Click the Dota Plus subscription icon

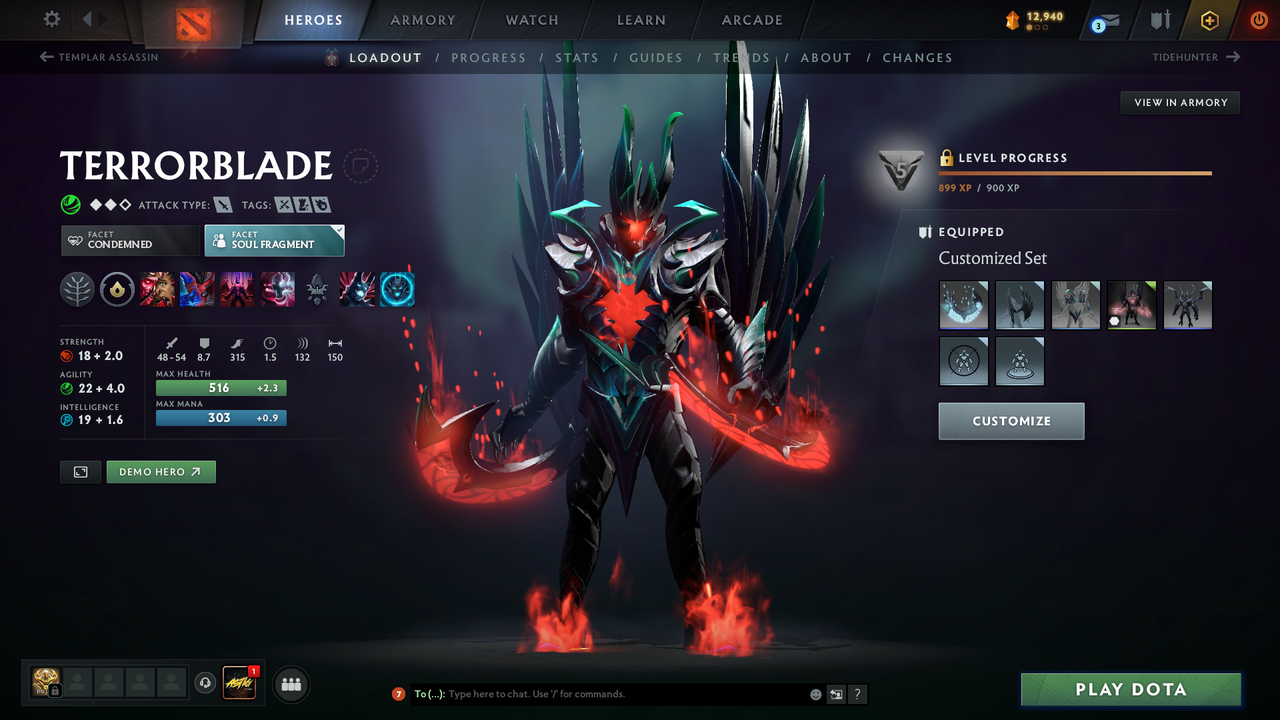[x=1209, y=20]
